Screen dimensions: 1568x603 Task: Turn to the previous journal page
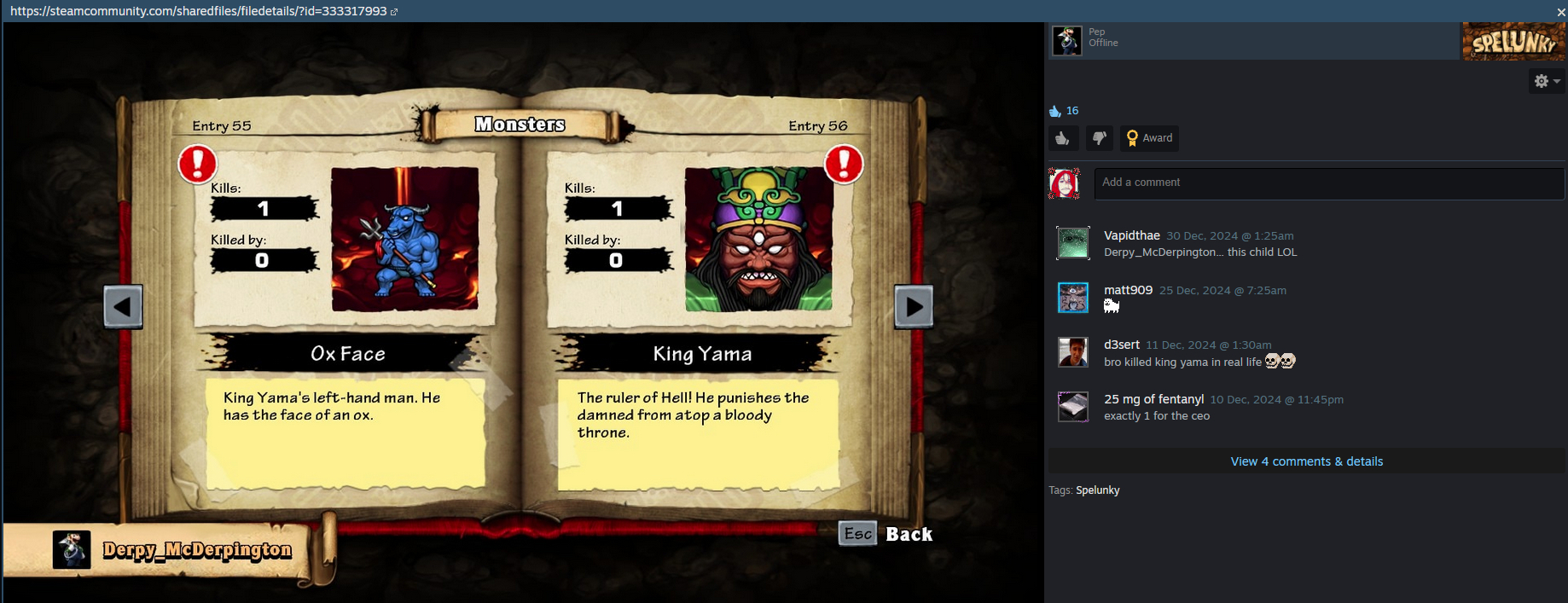click(123, 306)
